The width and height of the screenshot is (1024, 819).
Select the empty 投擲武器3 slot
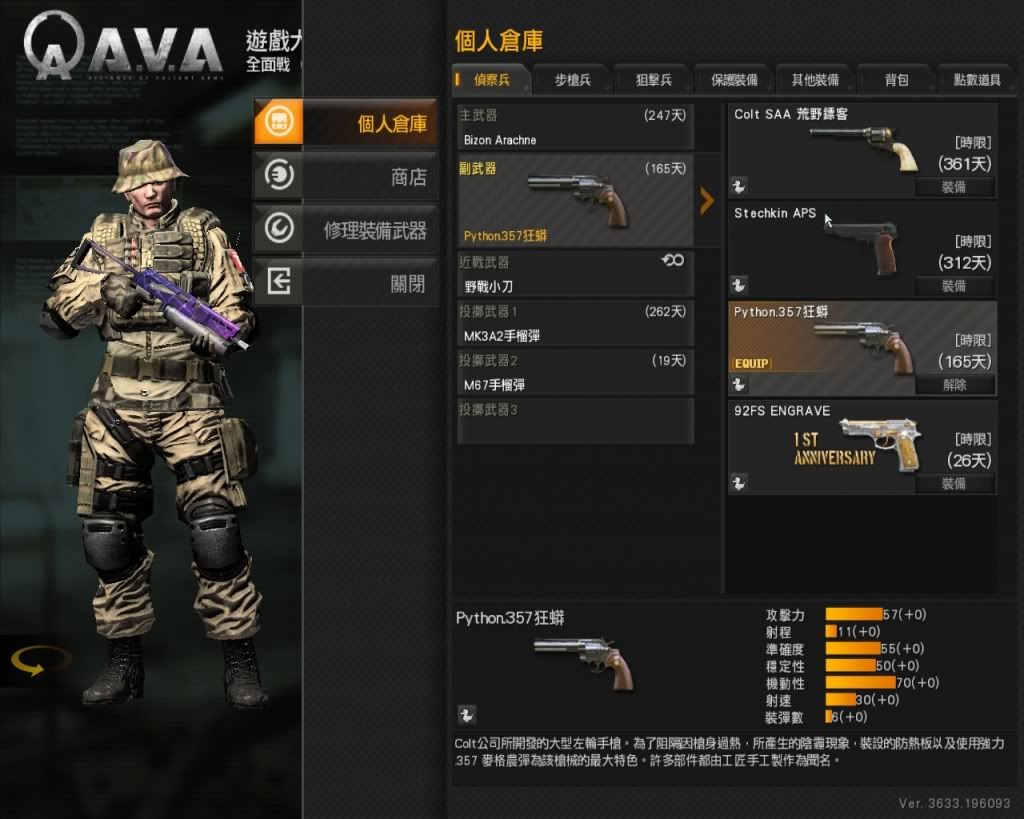click(x=575, y=421)
